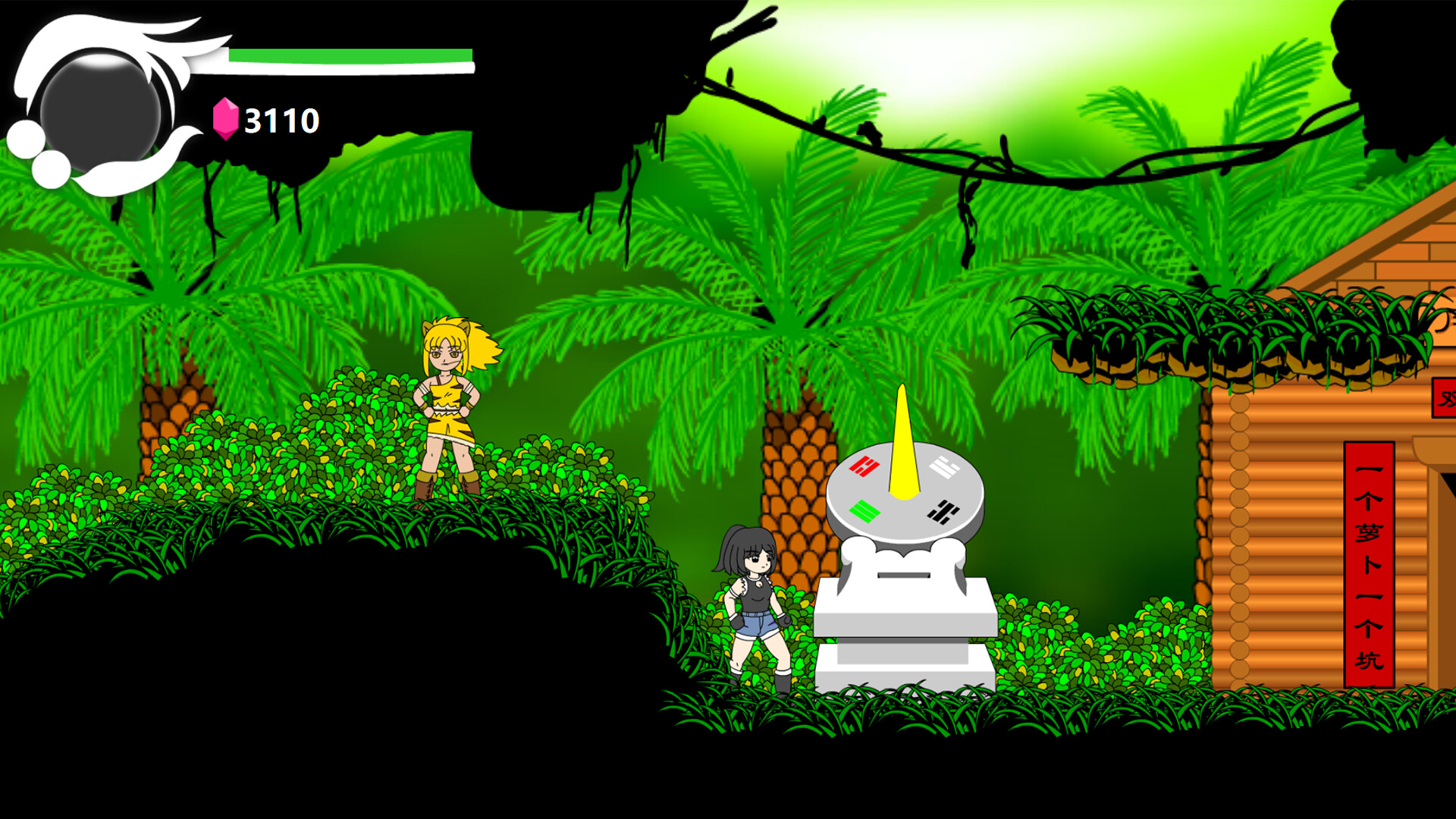Click the crystal count 3110 display
Viewport: 1456px width, 819px height.
pos(281,118)
